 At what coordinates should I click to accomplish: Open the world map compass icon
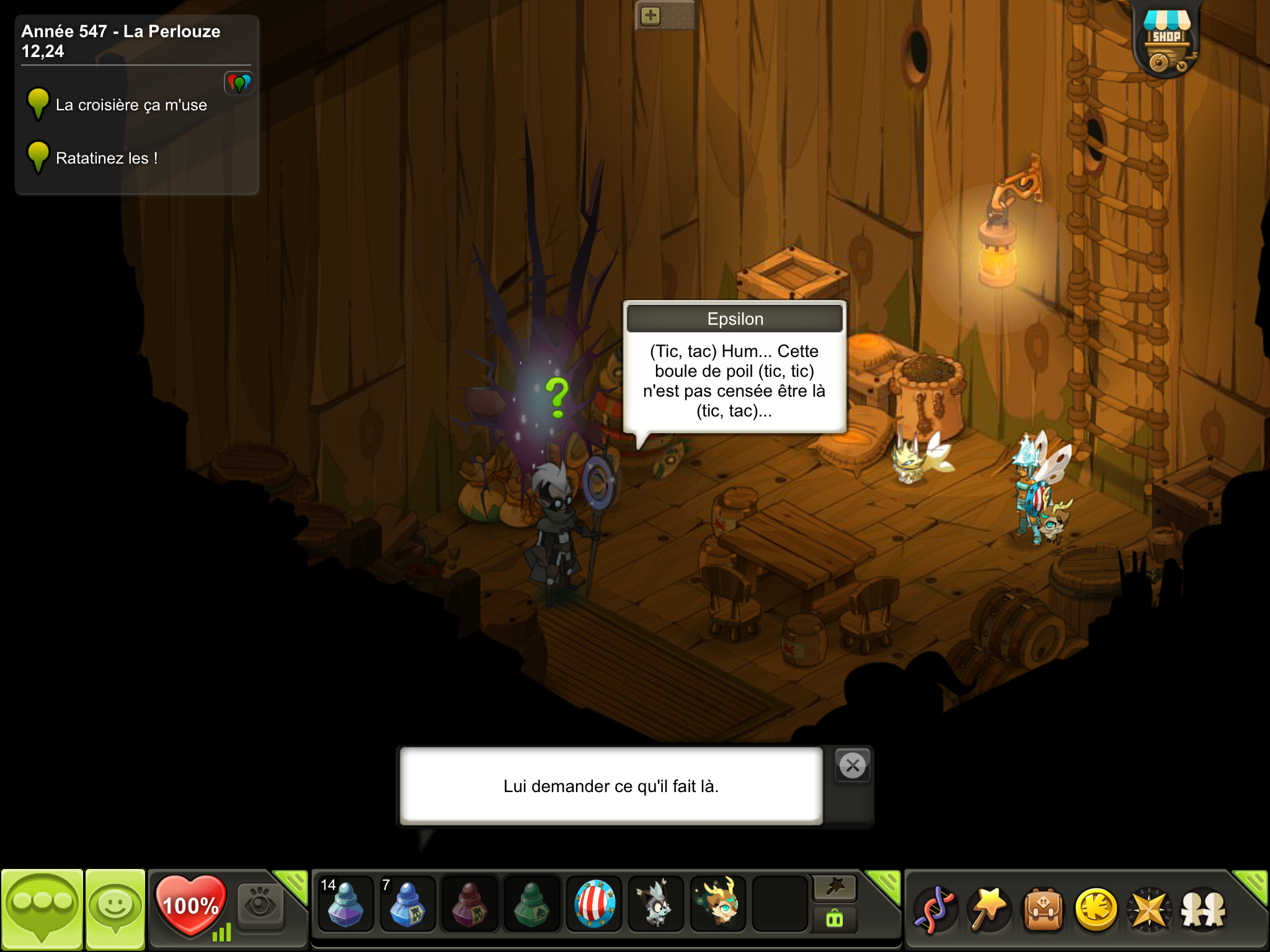1150,910
